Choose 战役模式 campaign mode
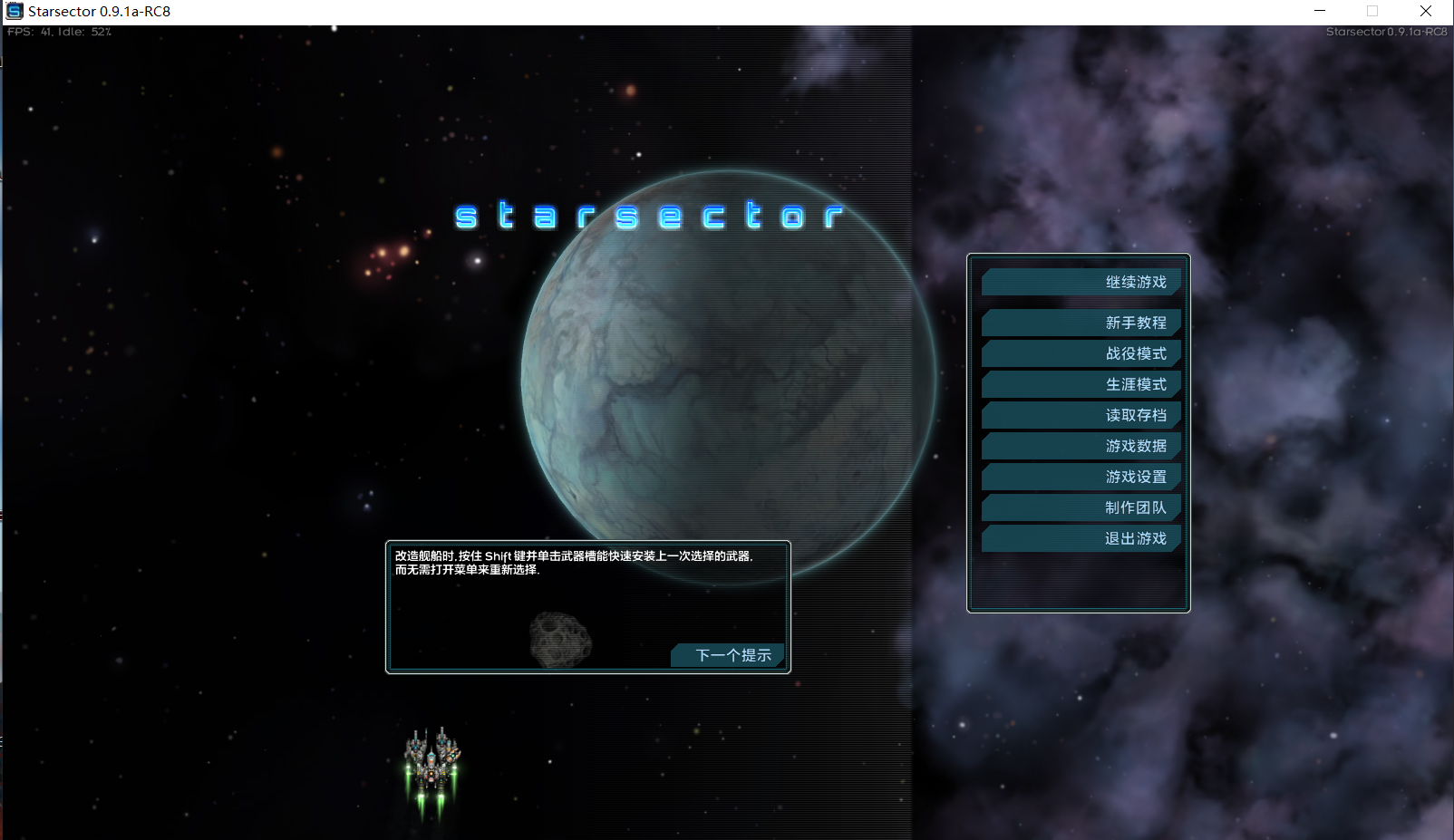The width and height of the screenshot is (1454, 840). point(1081,353)
